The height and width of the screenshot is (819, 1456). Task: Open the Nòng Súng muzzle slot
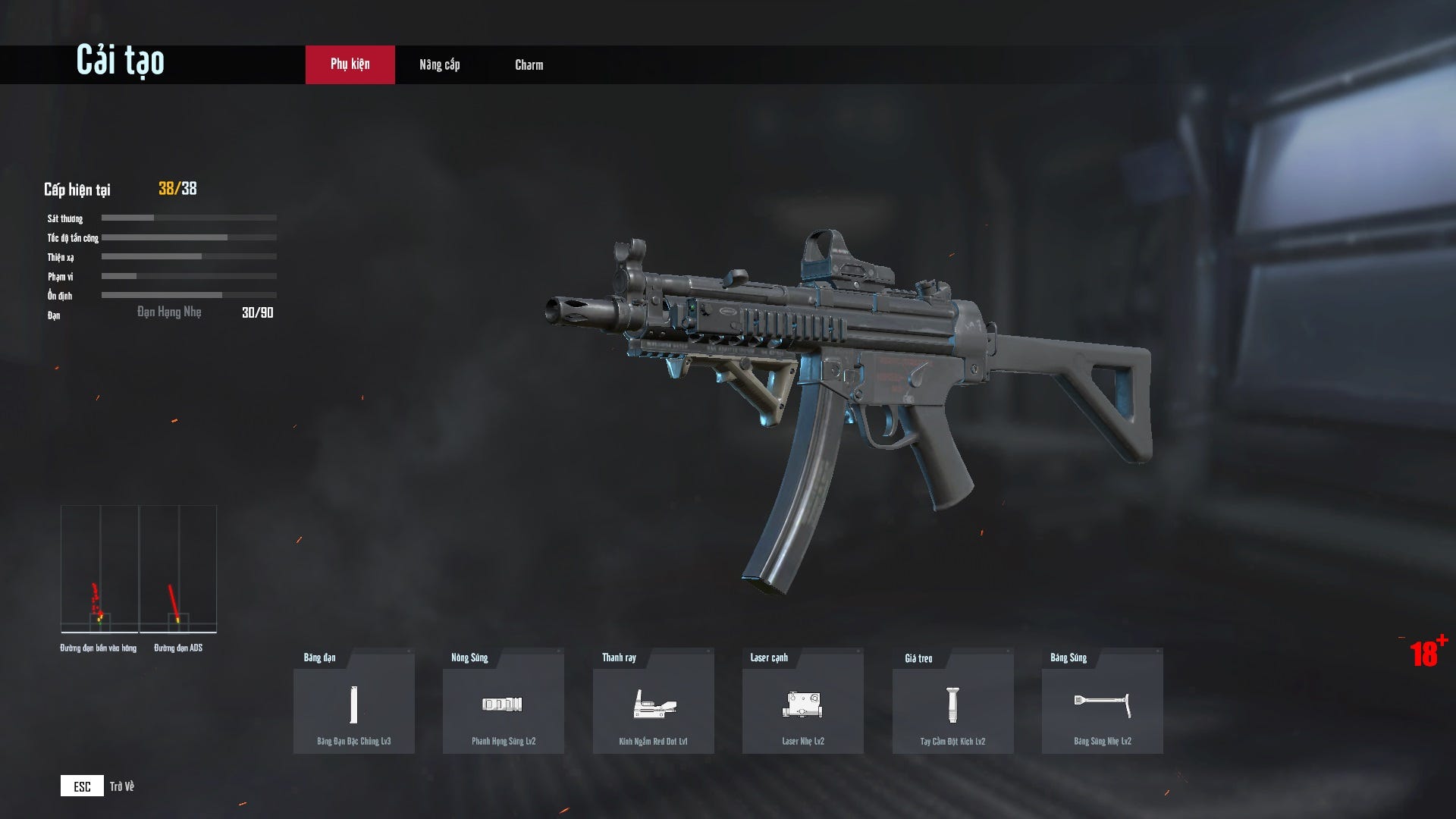pyautogui.click(x=503, y=704)
